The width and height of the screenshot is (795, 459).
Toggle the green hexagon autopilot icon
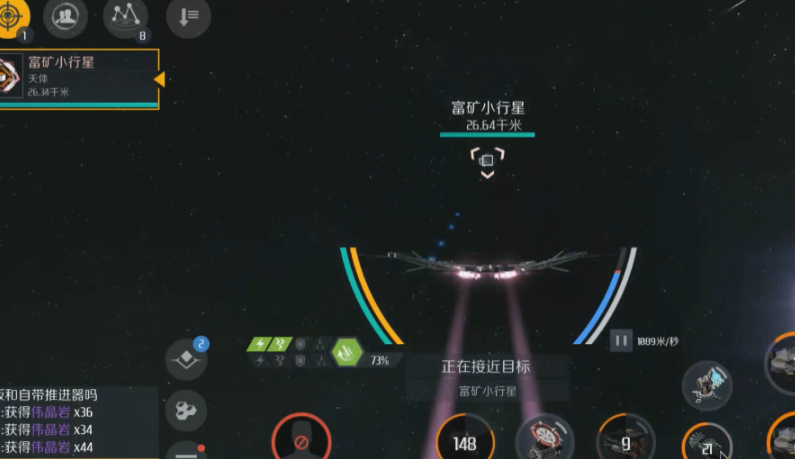347,352
